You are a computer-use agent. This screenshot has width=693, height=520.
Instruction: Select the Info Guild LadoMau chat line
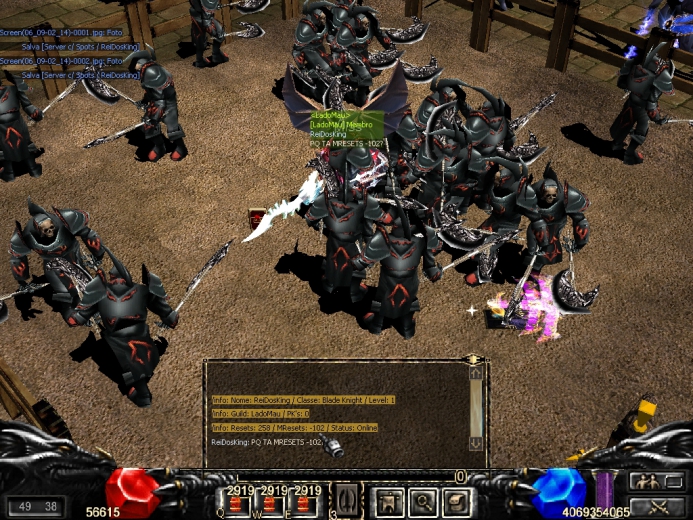pos(261,413)
